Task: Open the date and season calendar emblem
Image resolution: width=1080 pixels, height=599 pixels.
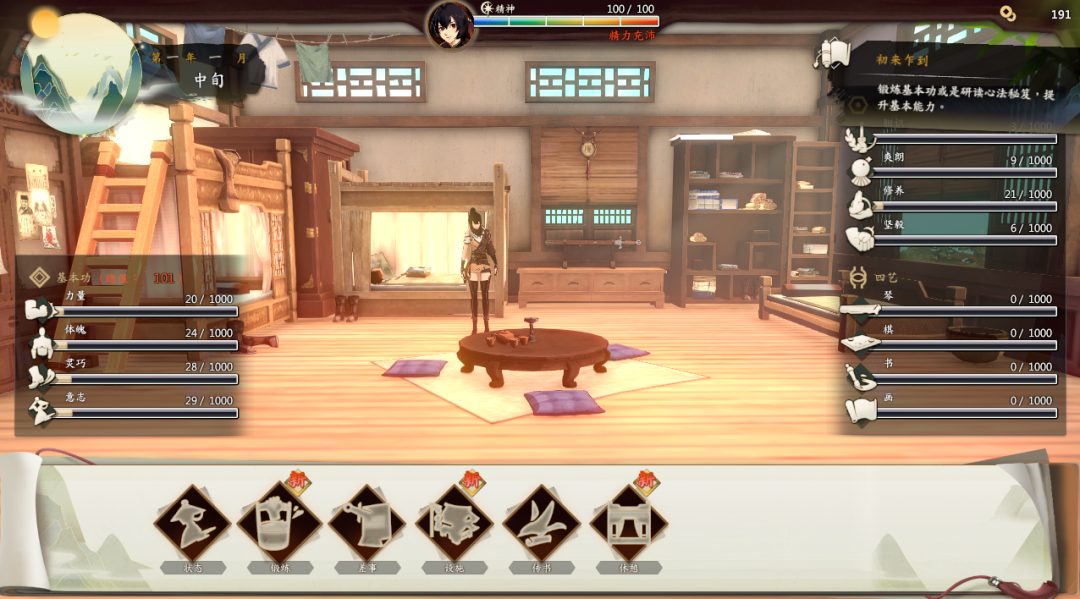Action: click(80, 72)
